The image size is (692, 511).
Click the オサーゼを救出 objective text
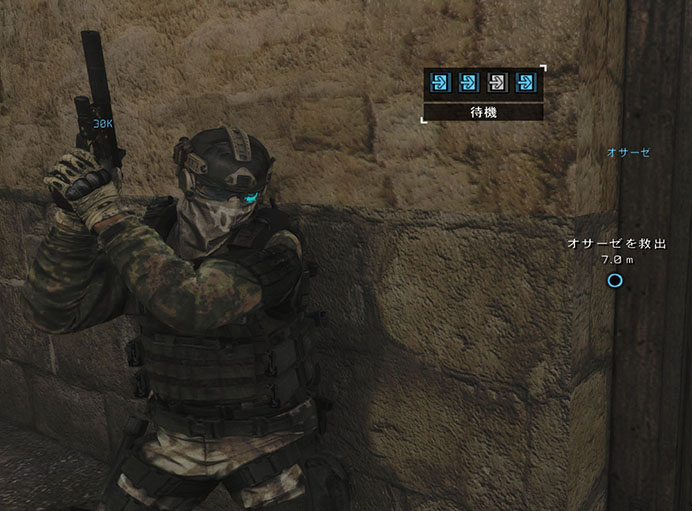[615, 243]
